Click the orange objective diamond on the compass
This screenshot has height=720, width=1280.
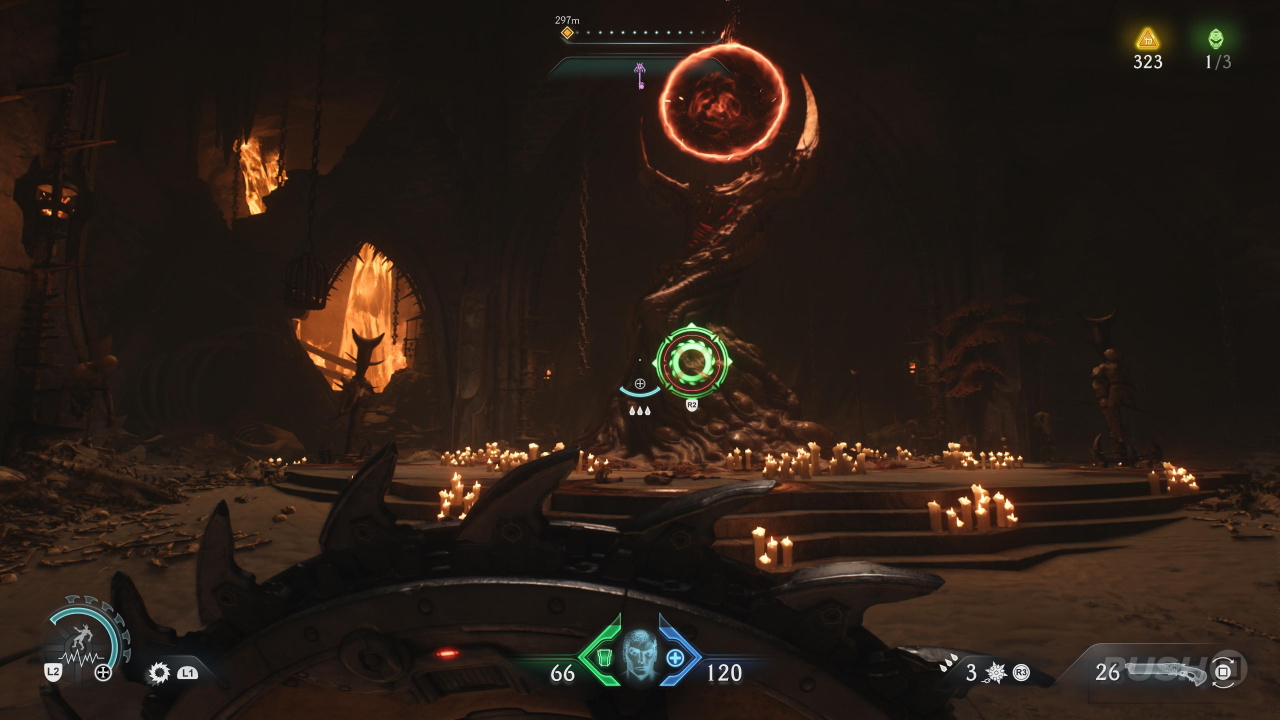[x=567, y=33]
